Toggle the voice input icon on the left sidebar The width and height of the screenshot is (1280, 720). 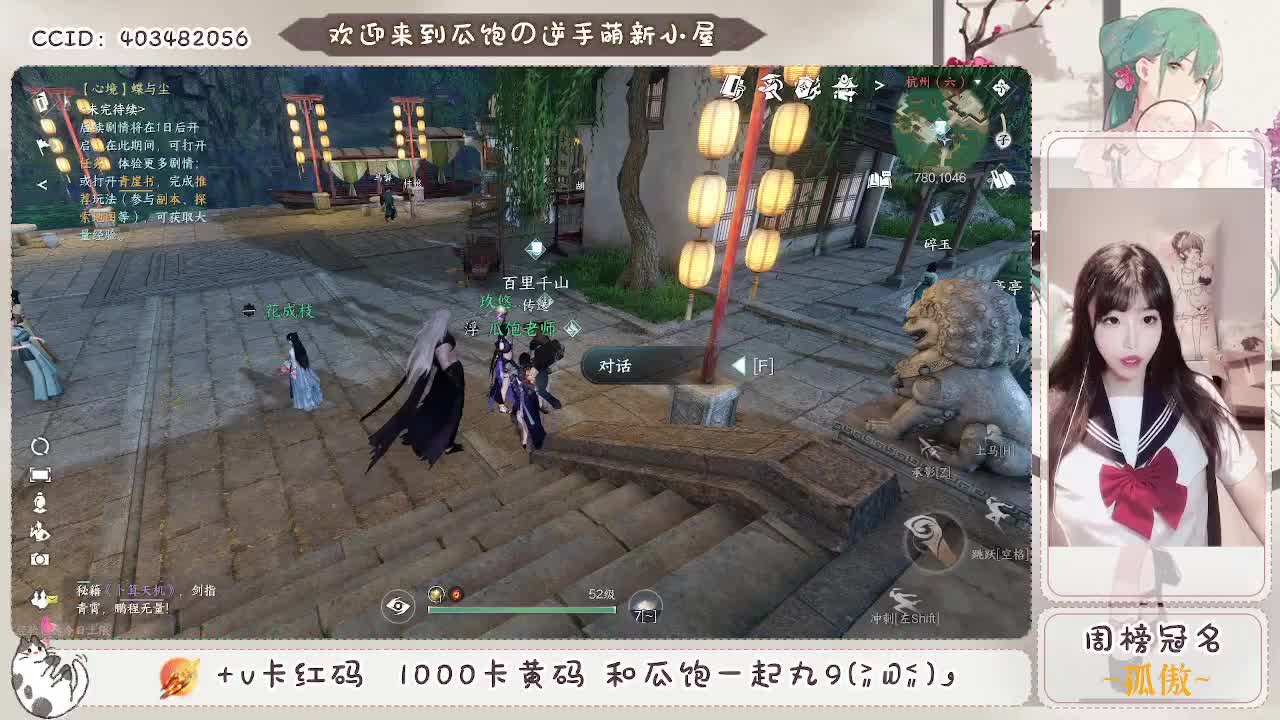click(42, 502)
